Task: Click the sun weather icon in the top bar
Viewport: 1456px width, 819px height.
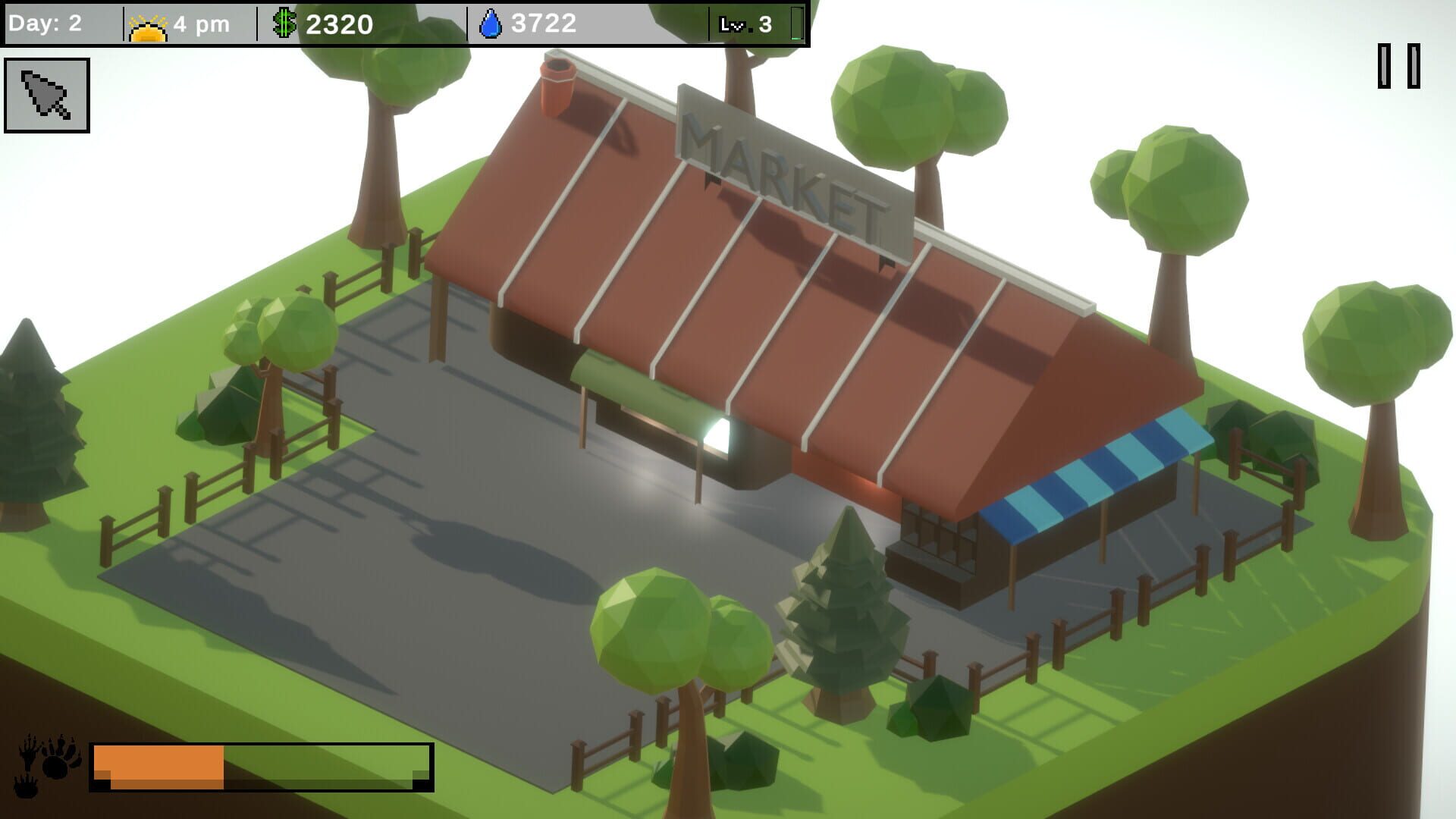Action: 146,24
